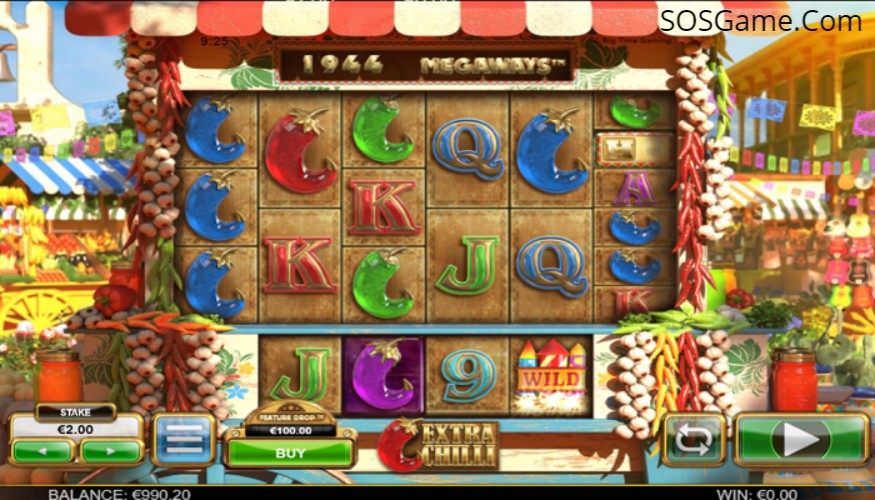
Task: Spin the reels with the green play button
Action: point(801,440)
